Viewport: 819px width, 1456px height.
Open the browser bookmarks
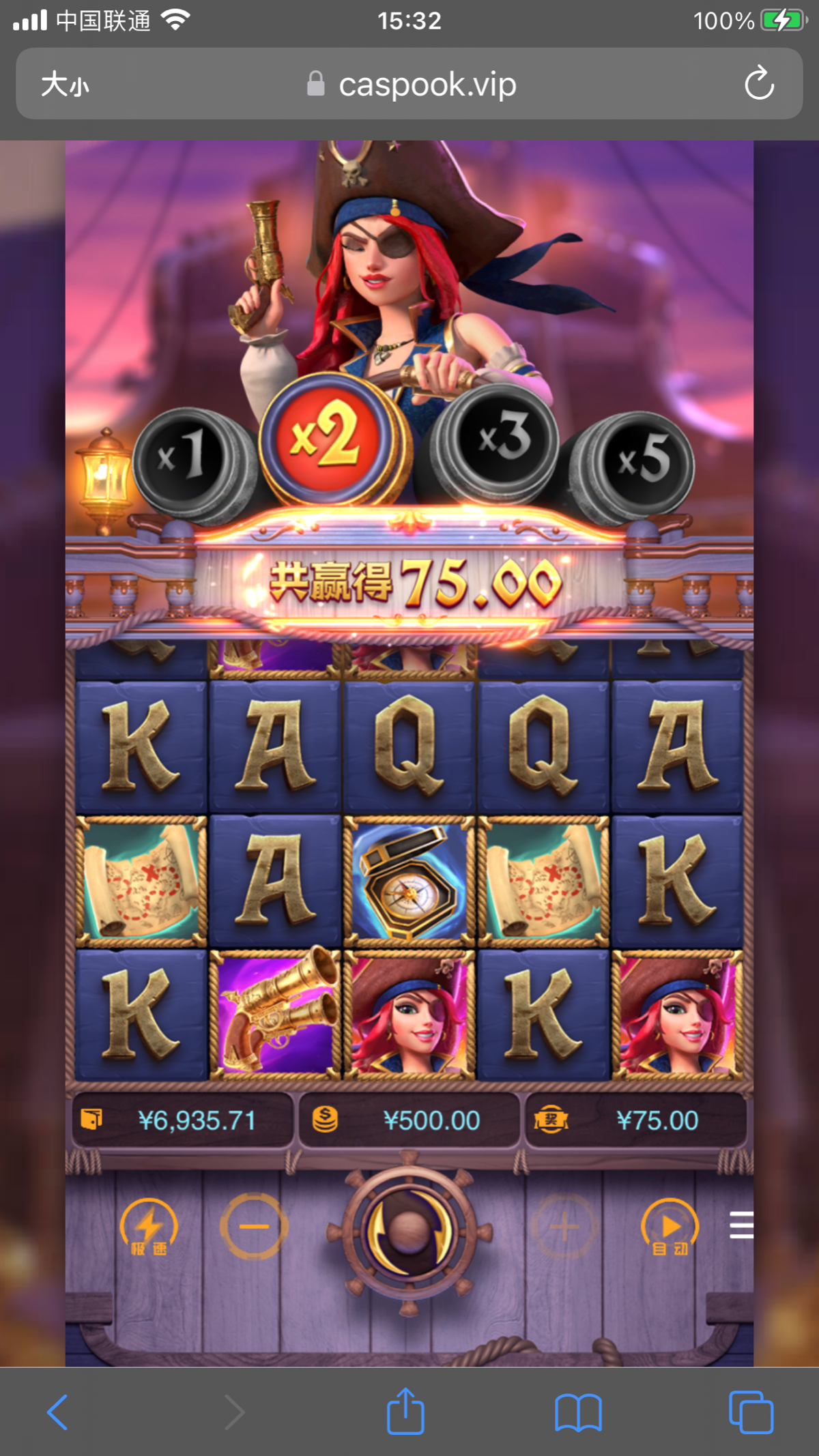(x=578, y=1412)
